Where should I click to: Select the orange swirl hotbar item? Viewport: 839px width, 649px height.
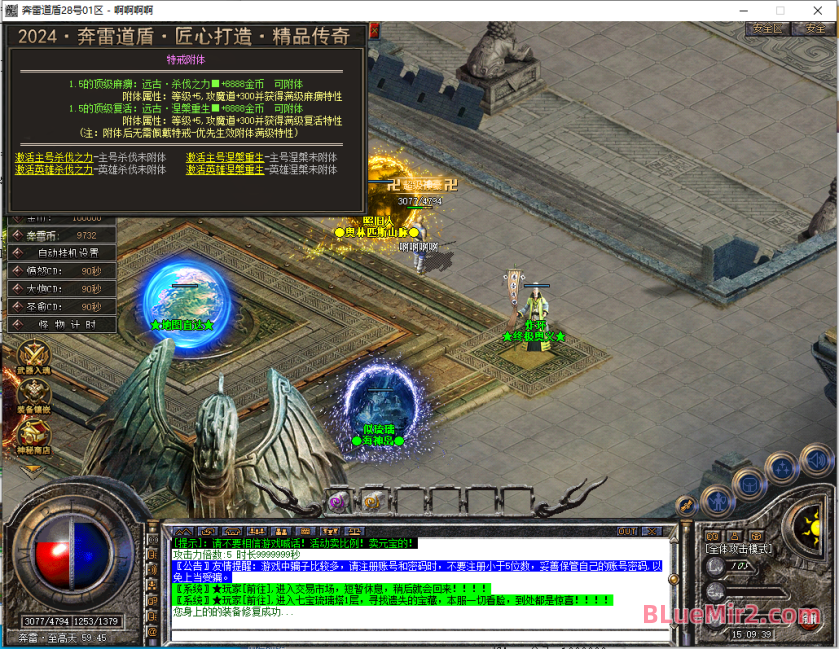point(371,501)
